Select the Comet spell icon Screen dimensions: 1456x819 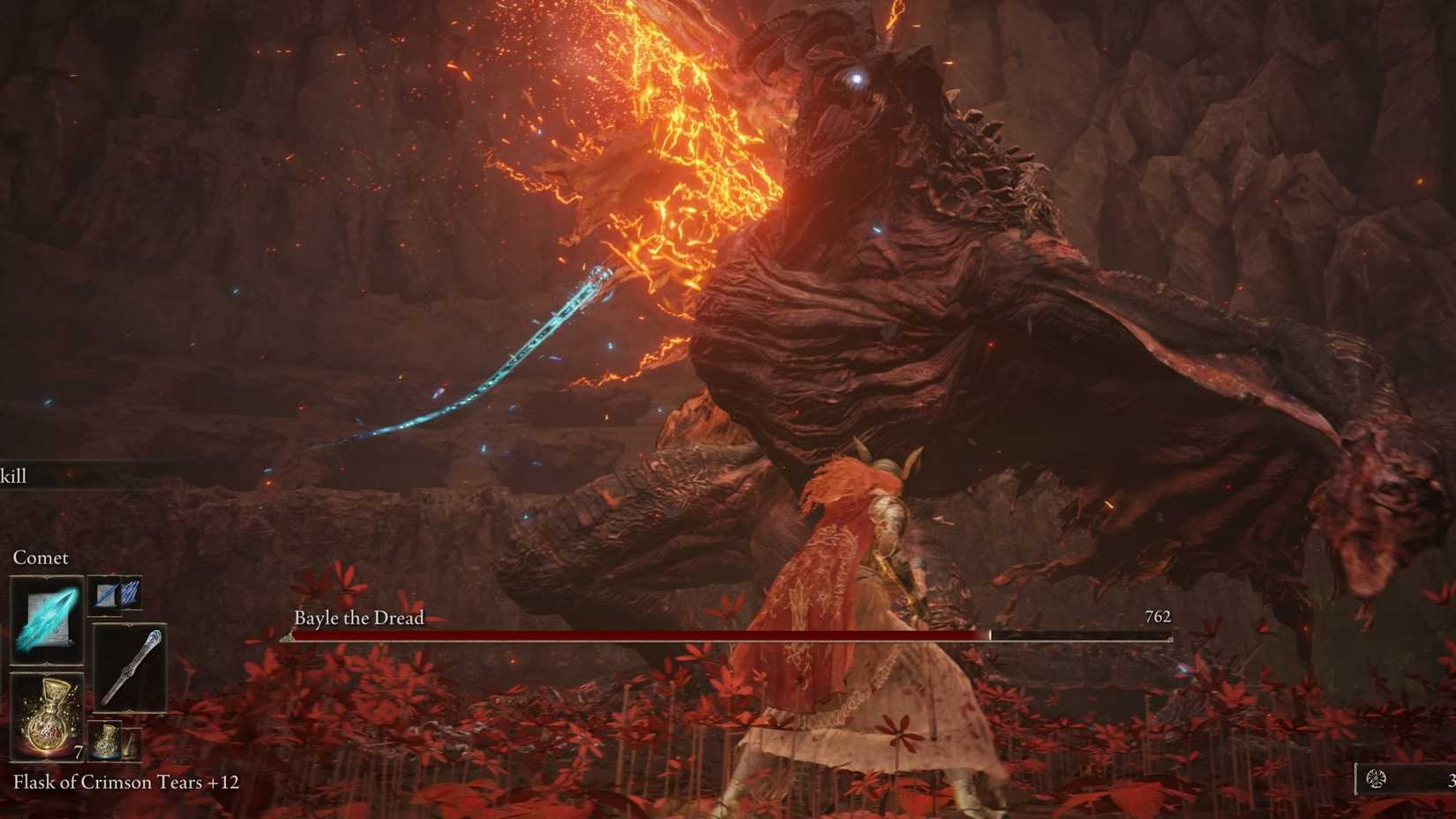coord(46,618)
